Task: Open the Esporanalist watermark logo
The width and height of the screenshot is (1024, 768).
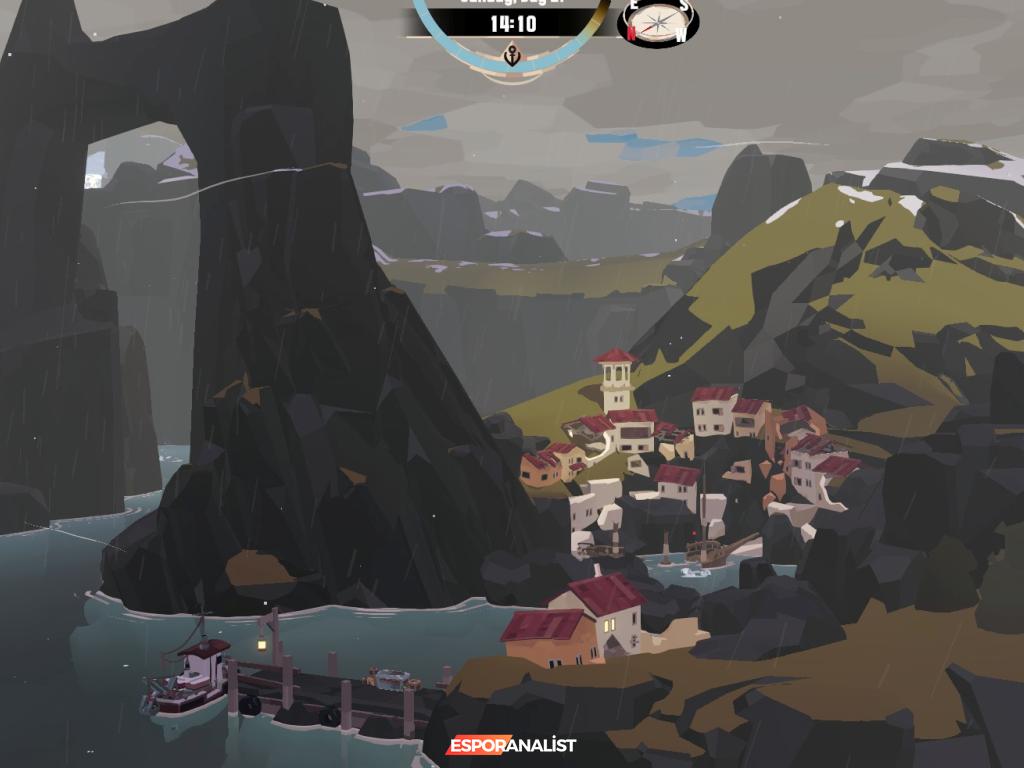Action: pyautogui.click(x=511, y=745)
